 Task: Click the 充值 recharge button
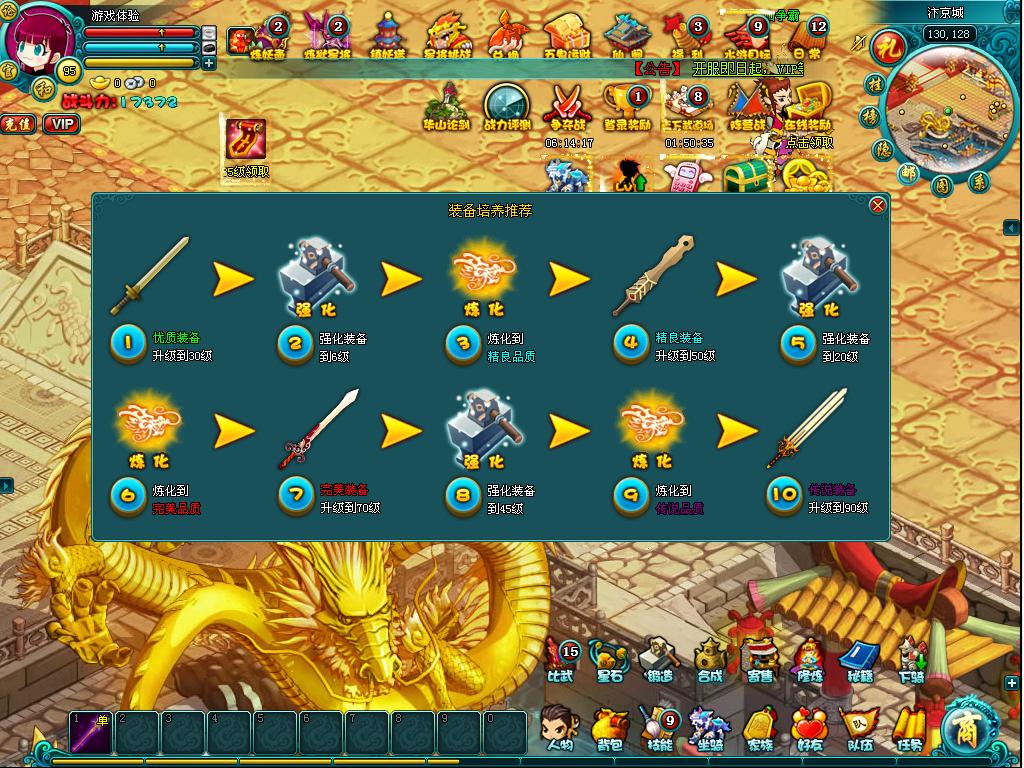point(18,124)
